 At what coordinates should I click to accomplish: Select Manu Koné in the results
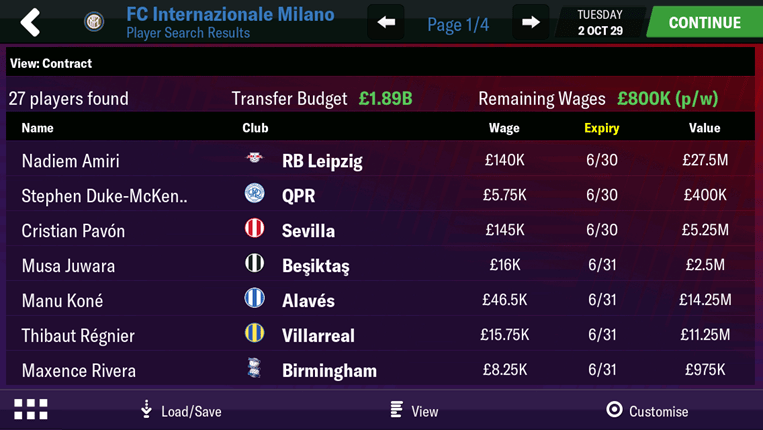62,301
